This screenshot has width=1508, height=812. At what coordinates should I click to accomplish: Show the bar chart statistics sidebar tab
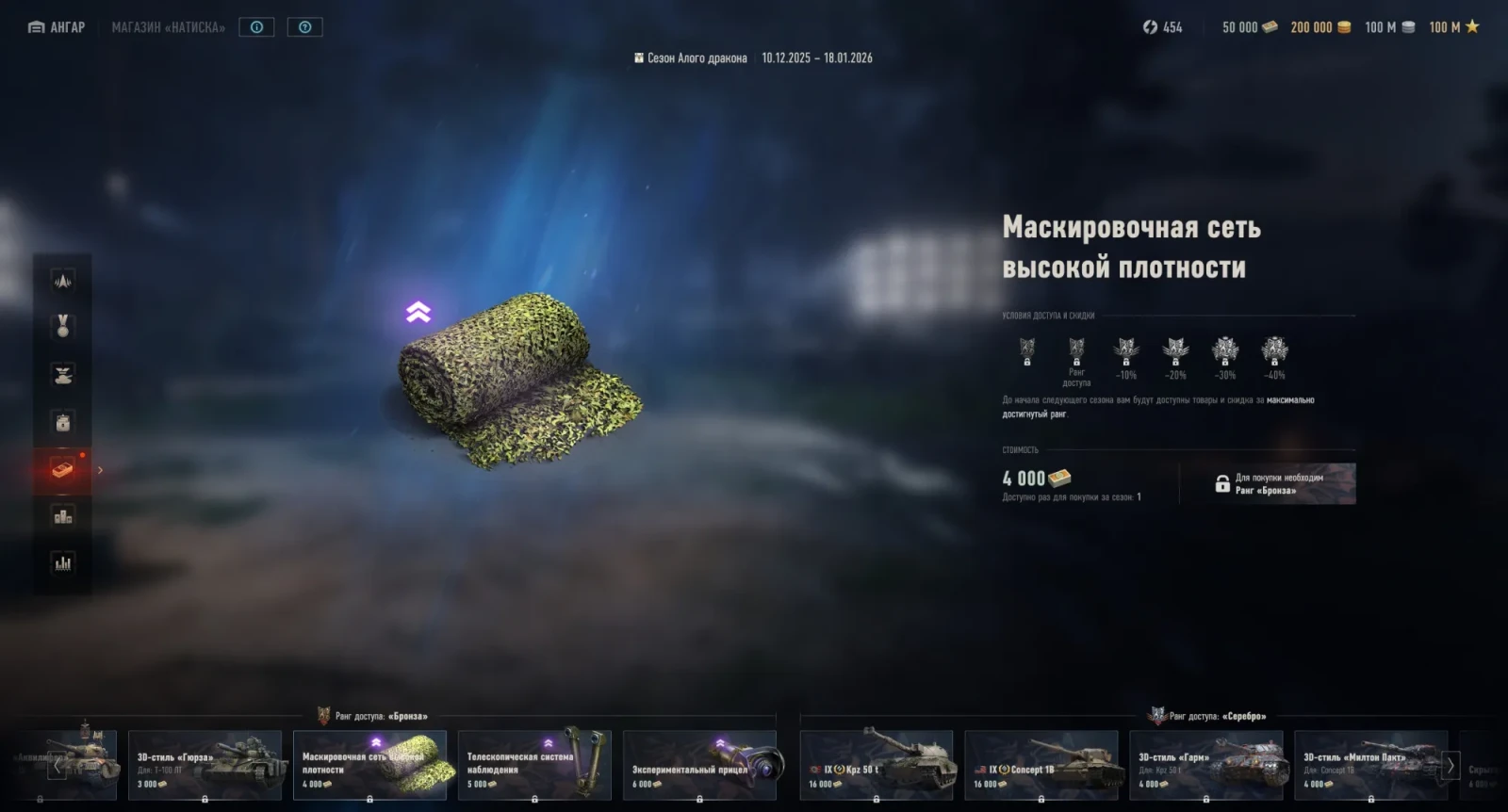[x=63, y=563]
